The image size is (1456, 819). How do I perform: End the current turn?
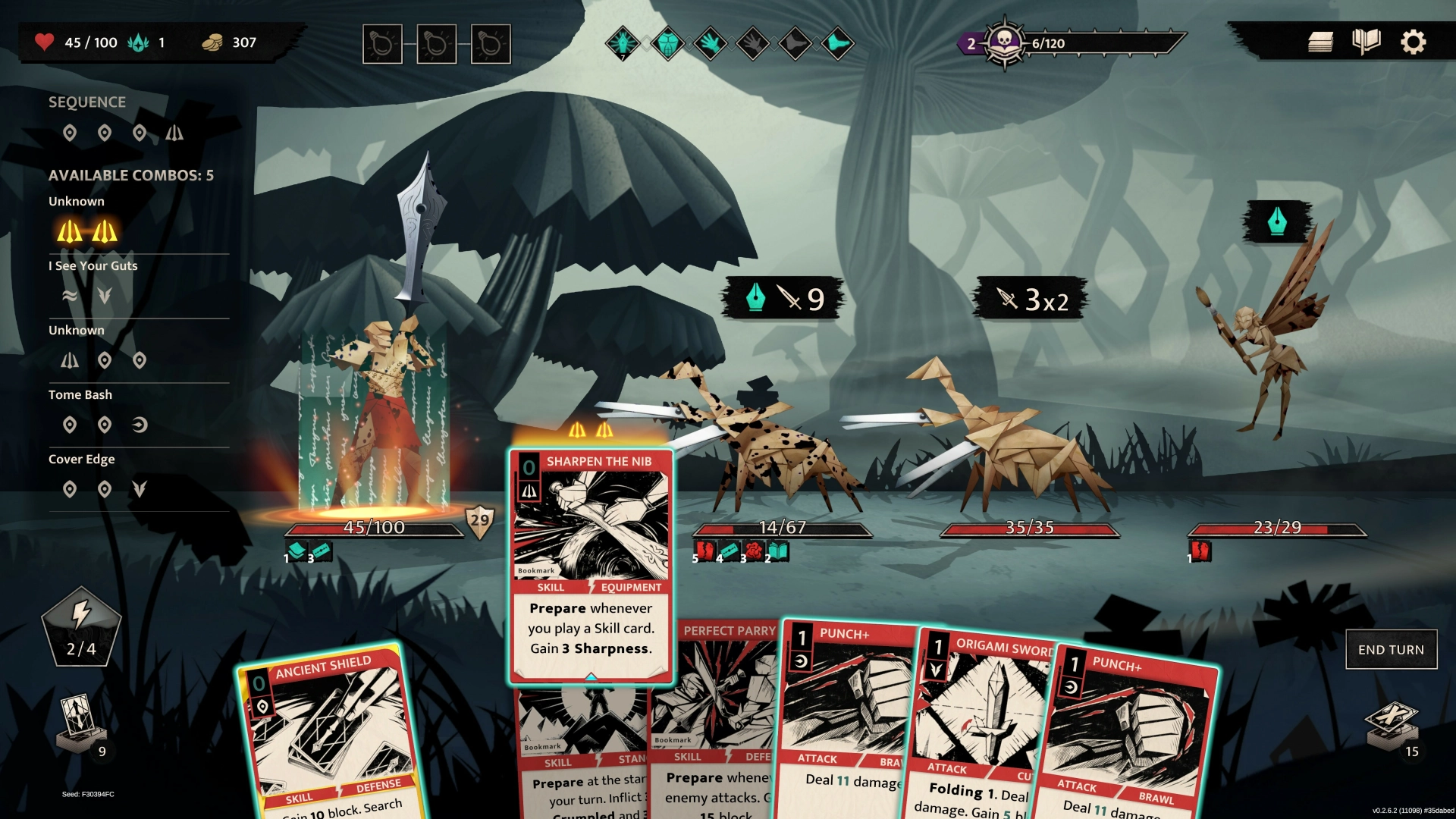tap(1391, 650)
